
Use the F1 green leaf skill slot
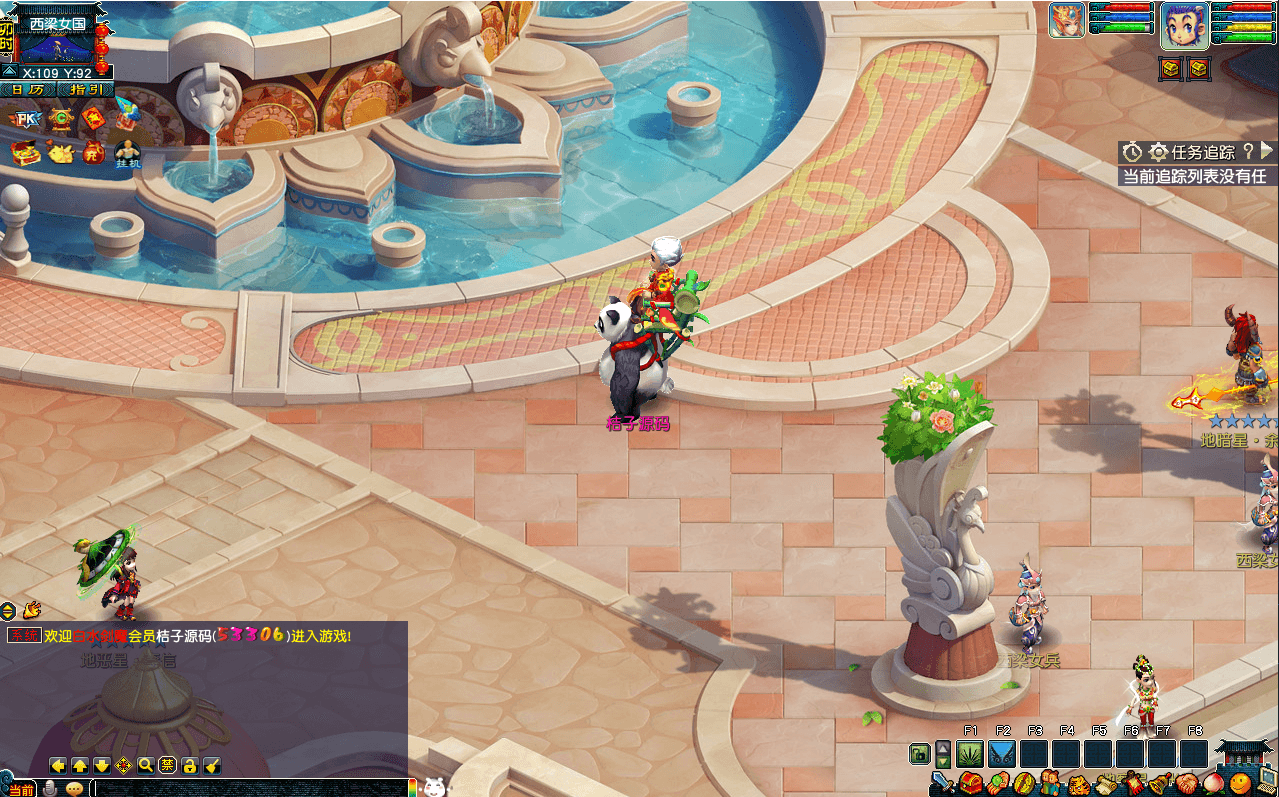tap(970, 753)
